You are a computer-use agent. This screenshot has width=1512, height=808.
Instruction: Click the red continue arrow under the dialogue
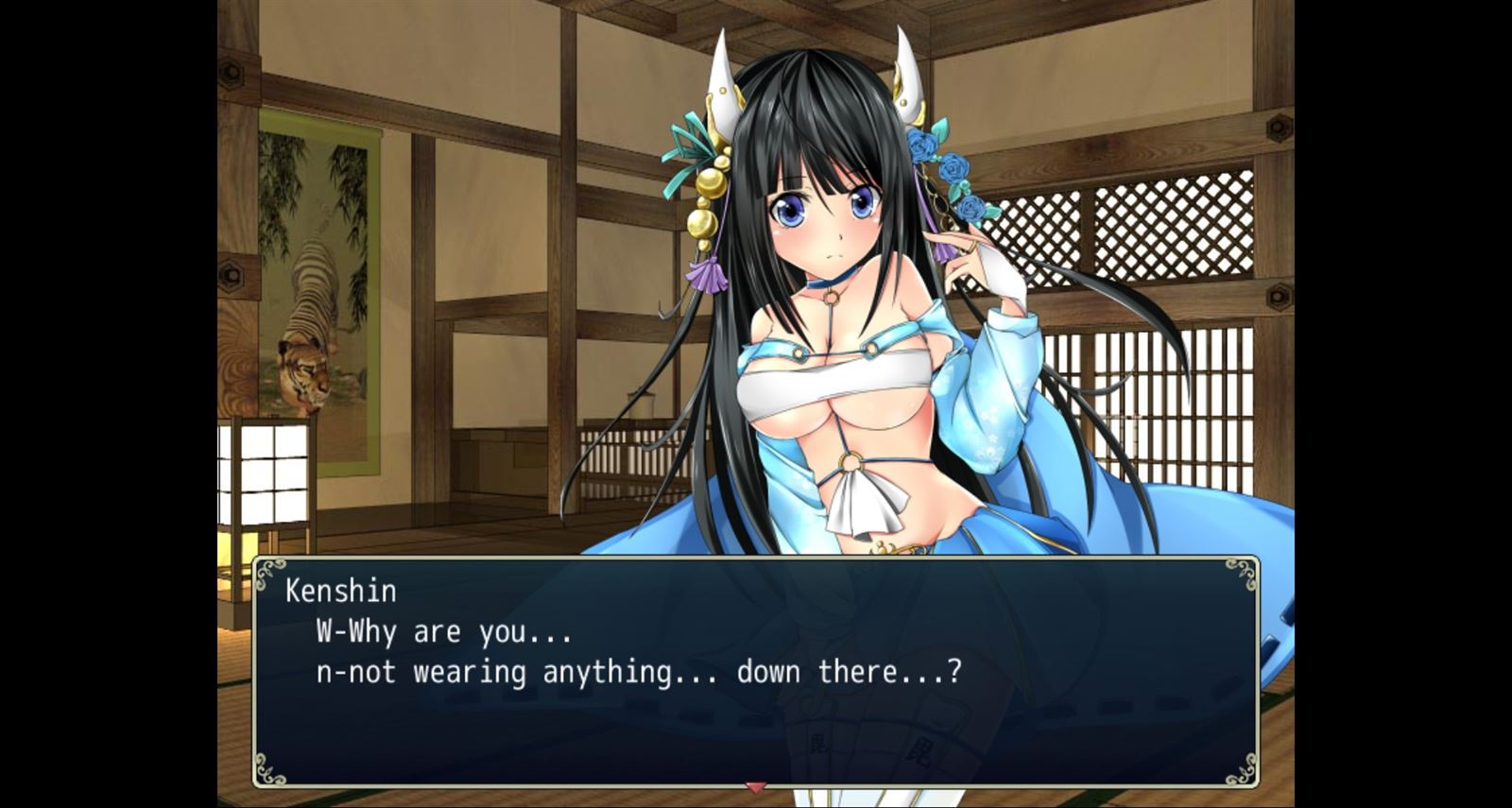(755, 786)
